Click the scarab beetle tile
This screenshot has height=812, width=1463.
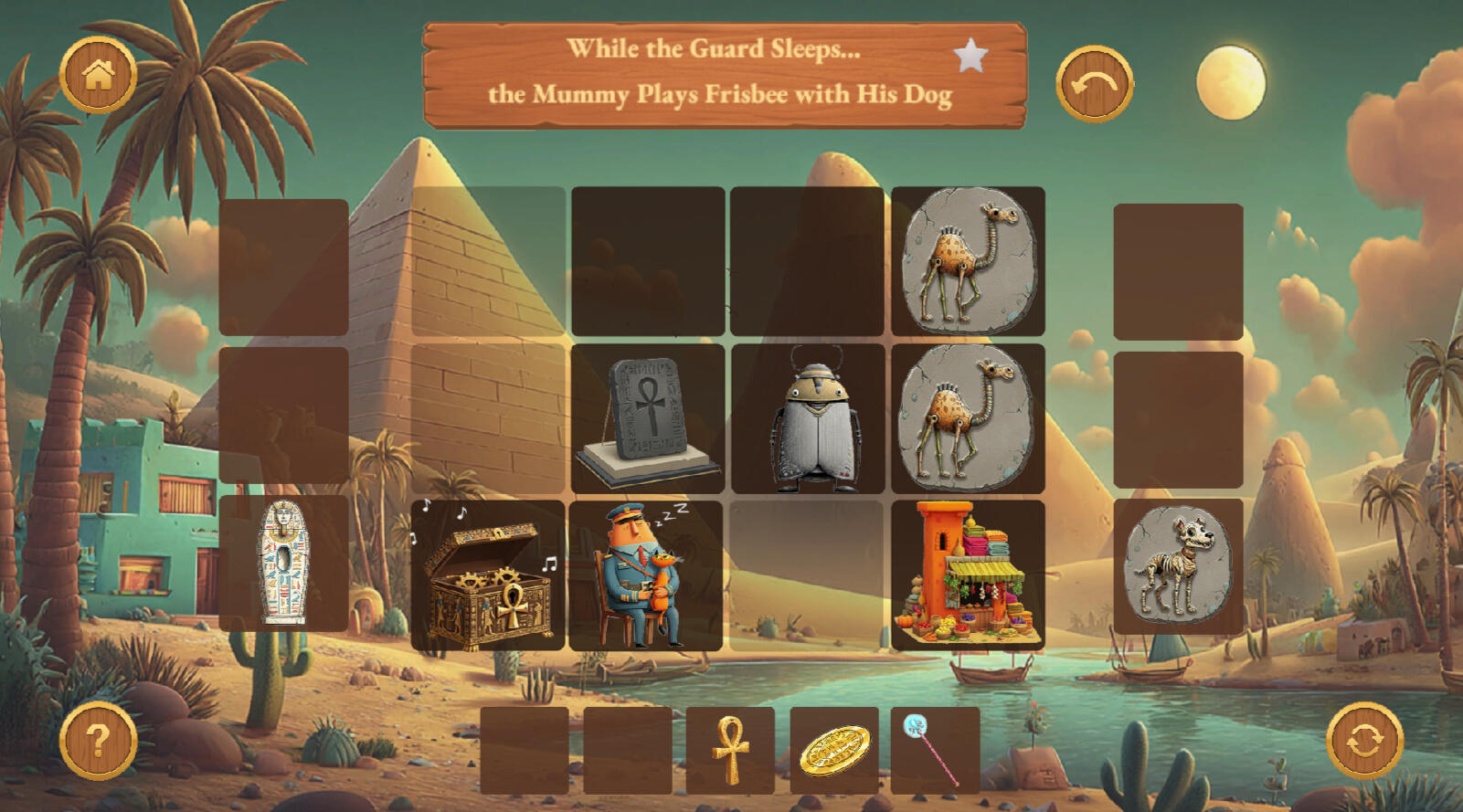(x=808, y=418)
